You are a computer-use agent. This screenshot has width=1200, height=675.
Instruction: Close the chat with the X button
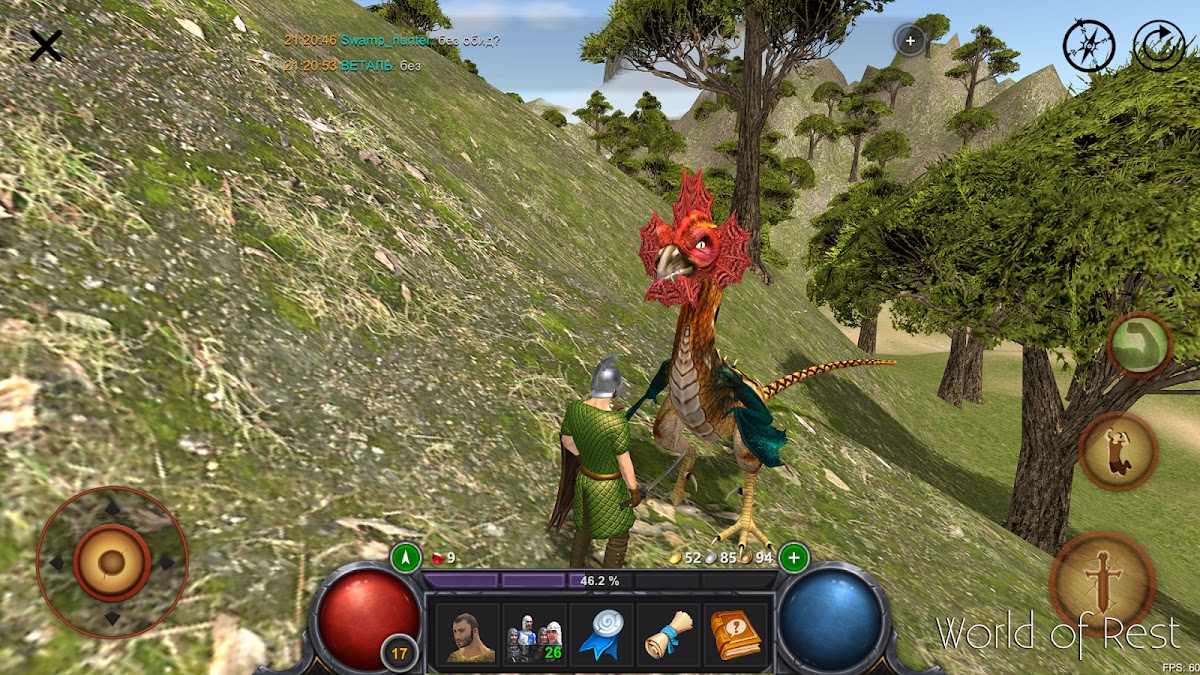45,45
